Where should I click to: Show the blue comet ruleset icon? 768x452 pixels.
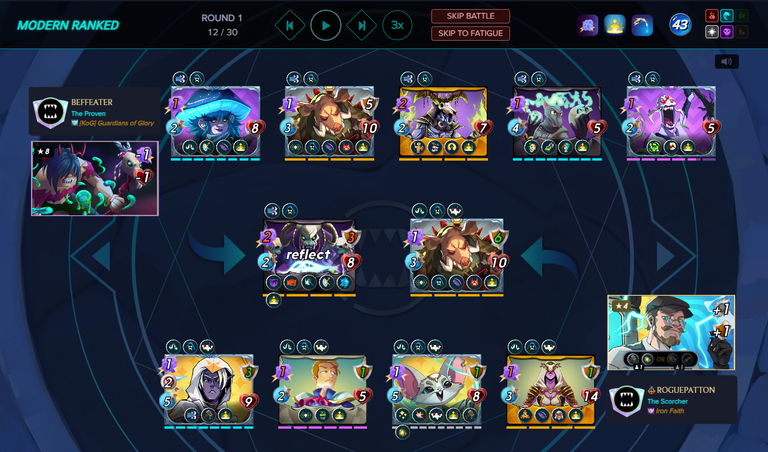coord(642,25)
